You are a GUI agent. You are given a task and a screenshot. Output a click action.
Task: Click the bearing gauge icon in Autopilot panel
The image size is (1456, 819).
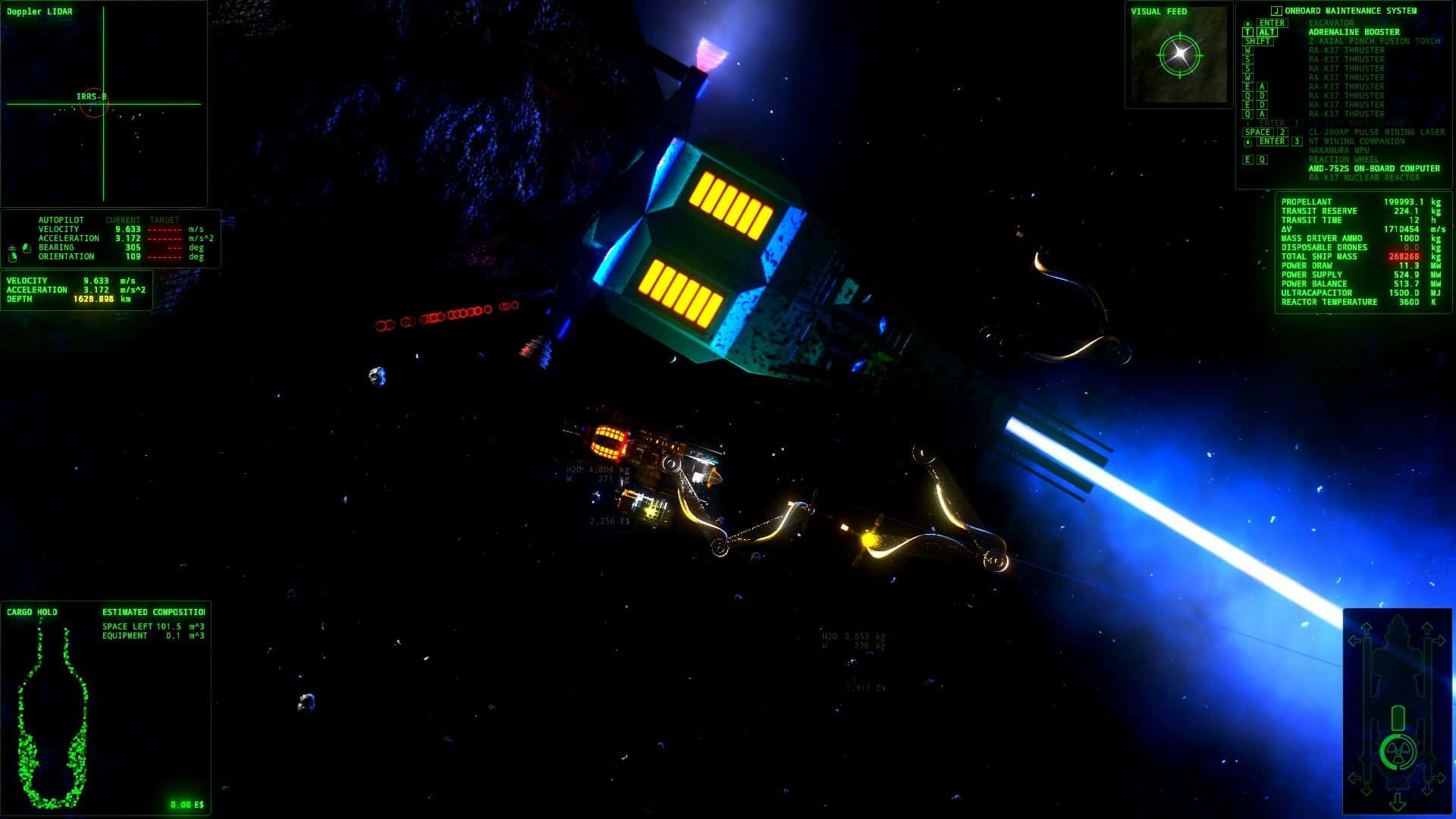pos(26,249)
